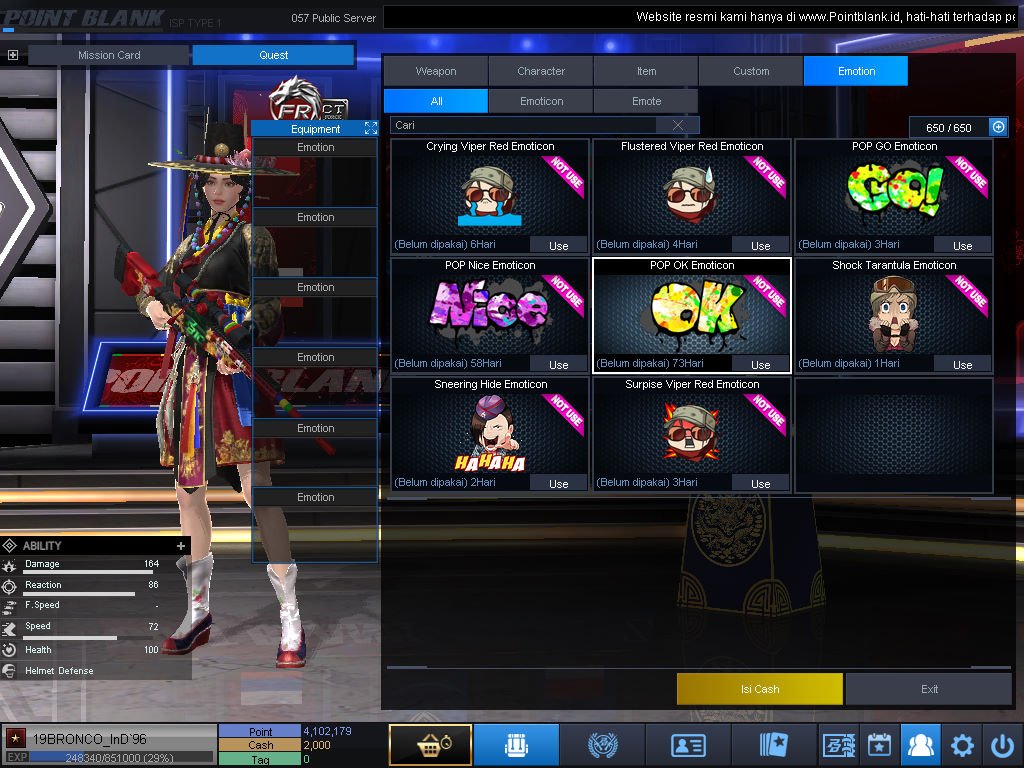Open the Mission Card tab
1024x768 pixels.
pyautogui.click(x=109, y=55)
